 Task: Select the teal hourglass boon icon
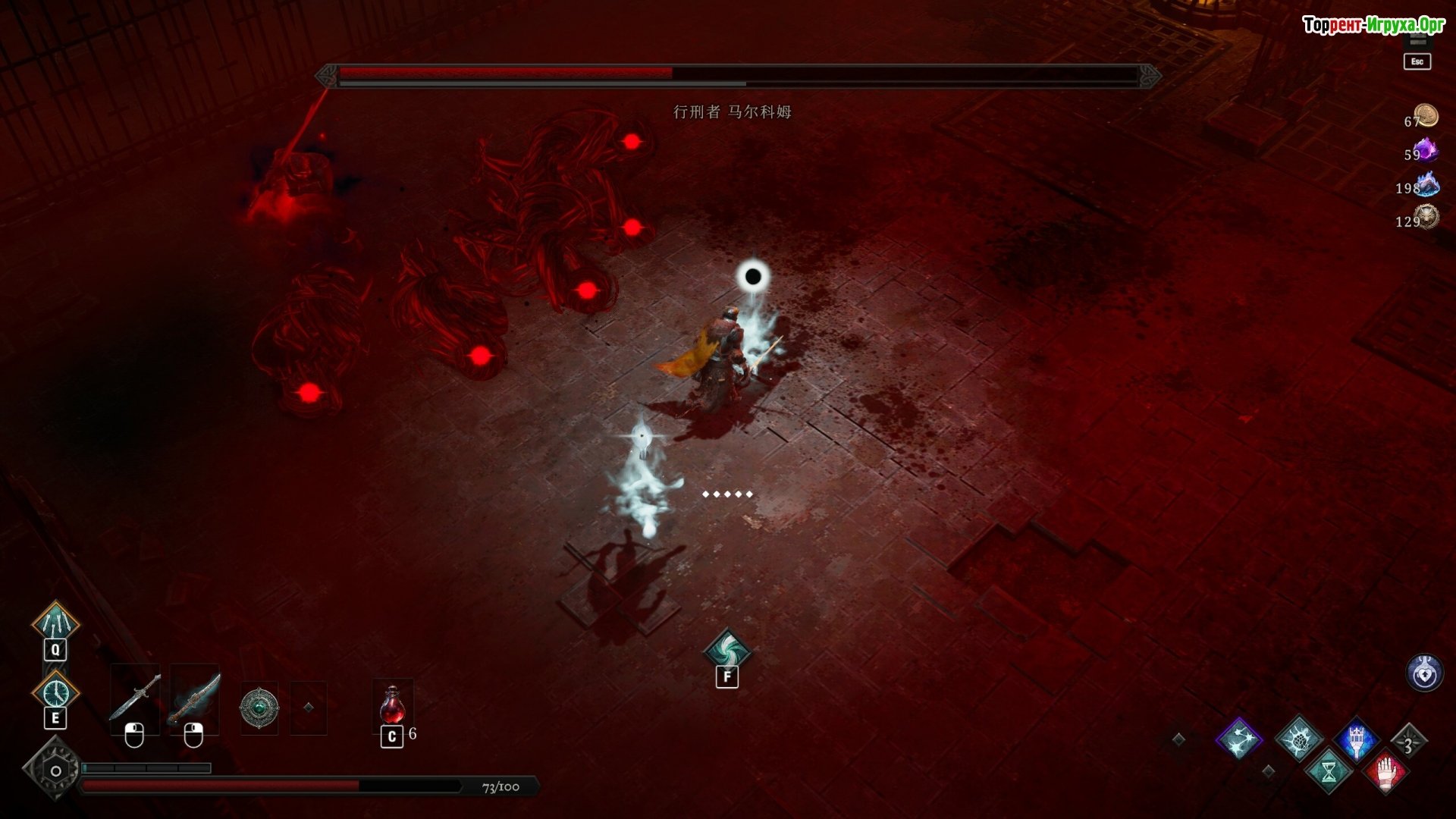click(1329, 772)
